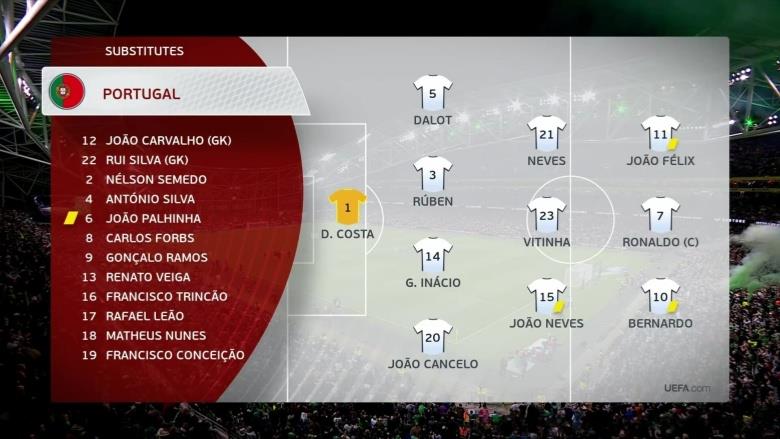Open the UEFA.com logo link
The height and width of the screenshot is (439, 780).
(687, 388)
